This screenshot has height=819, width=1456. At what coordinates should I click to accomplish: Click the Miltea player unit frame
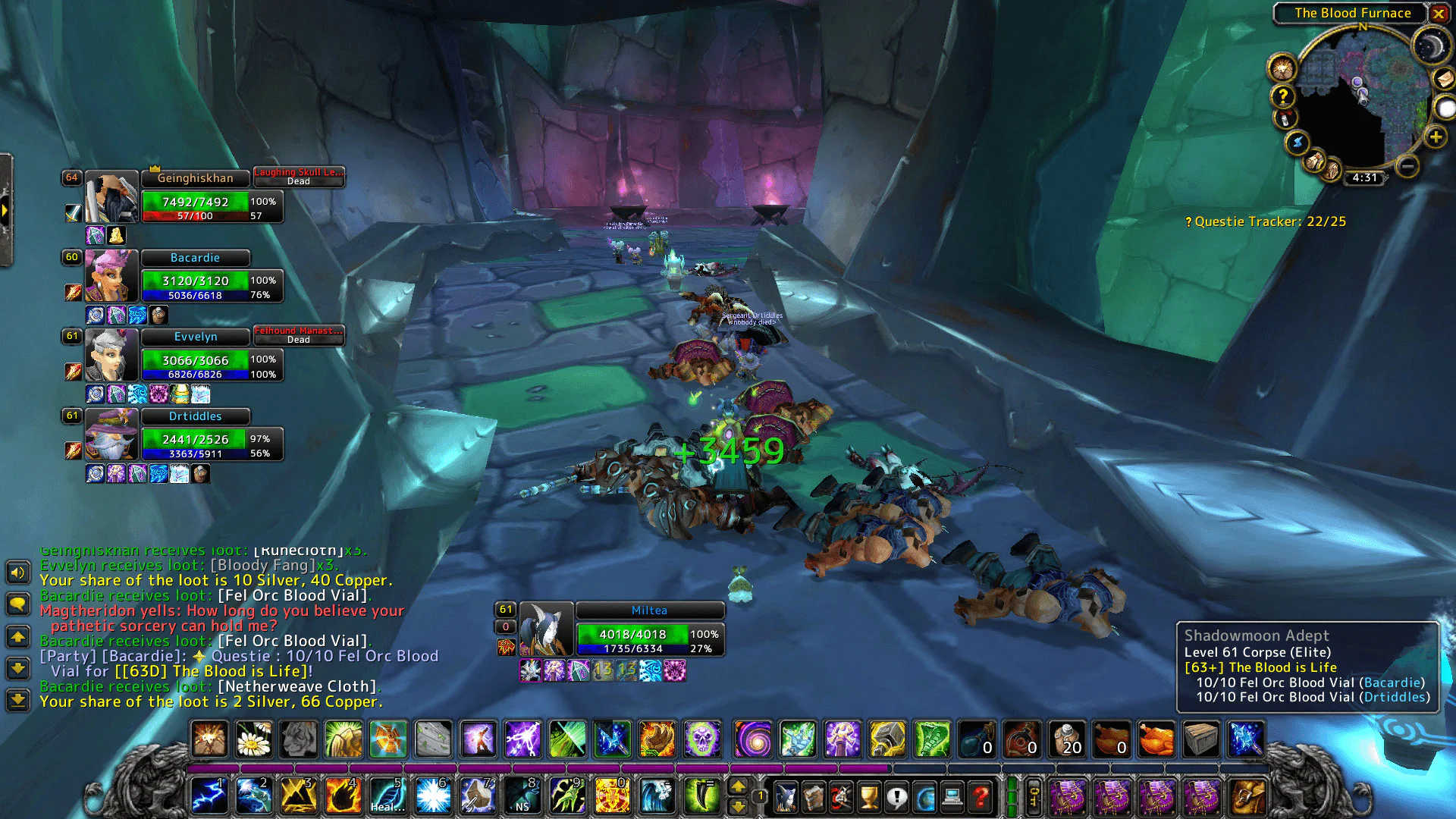(x=649, y=610)
